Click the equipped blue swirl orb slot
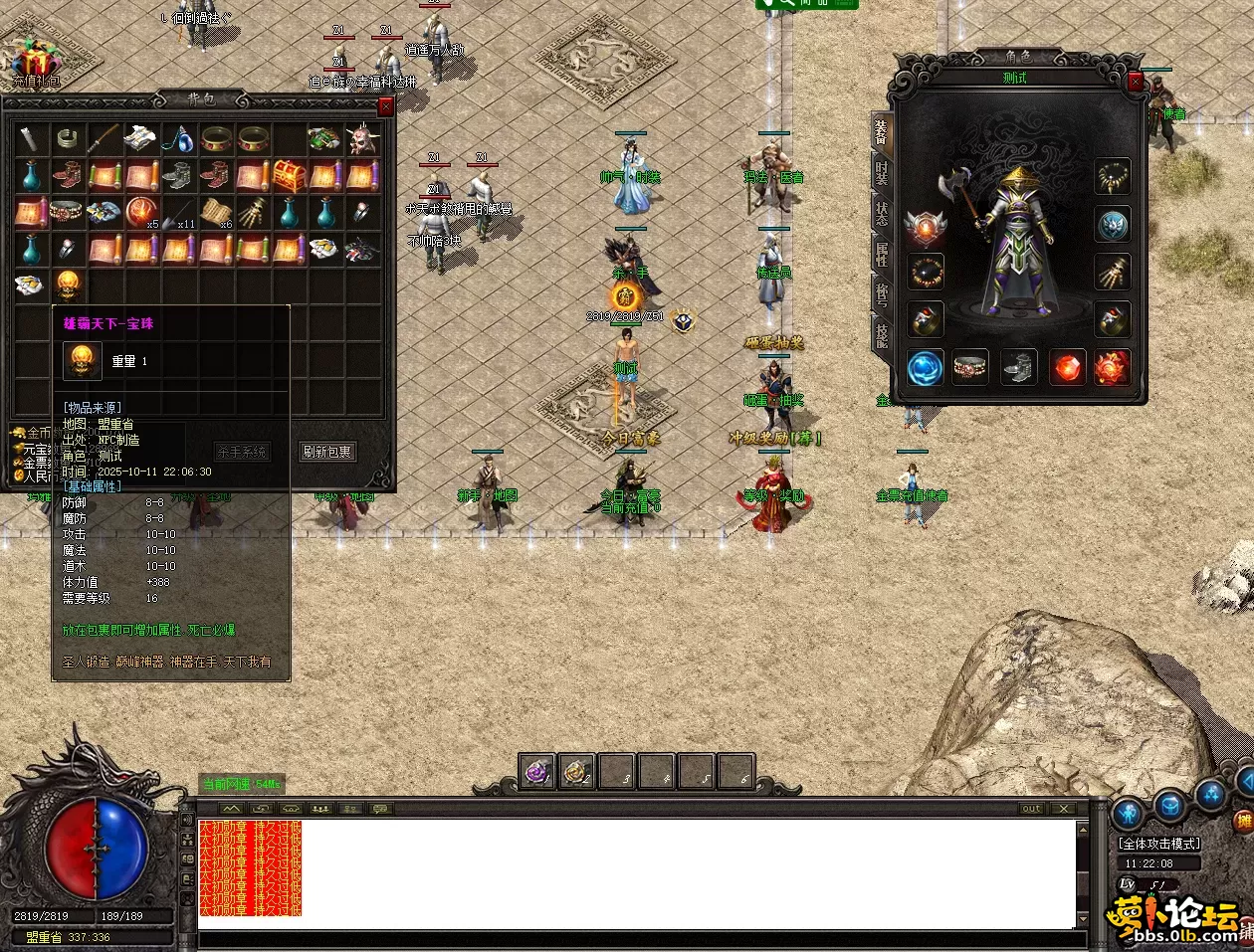The width and height of the screenshot is (1254, 952). (926, 368)
